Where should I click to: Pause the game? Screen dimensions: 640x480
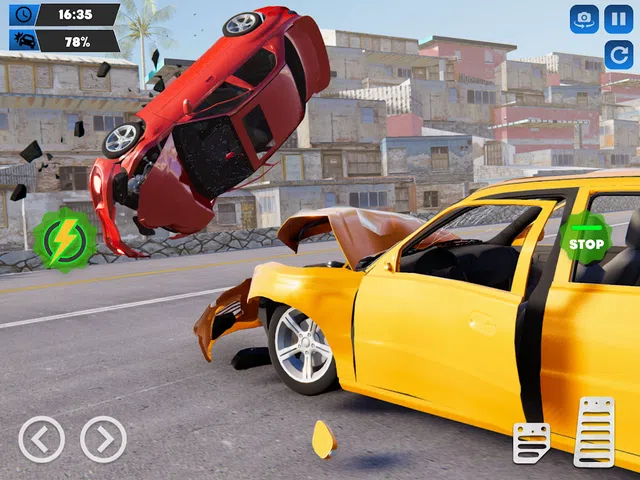point(619,18)
